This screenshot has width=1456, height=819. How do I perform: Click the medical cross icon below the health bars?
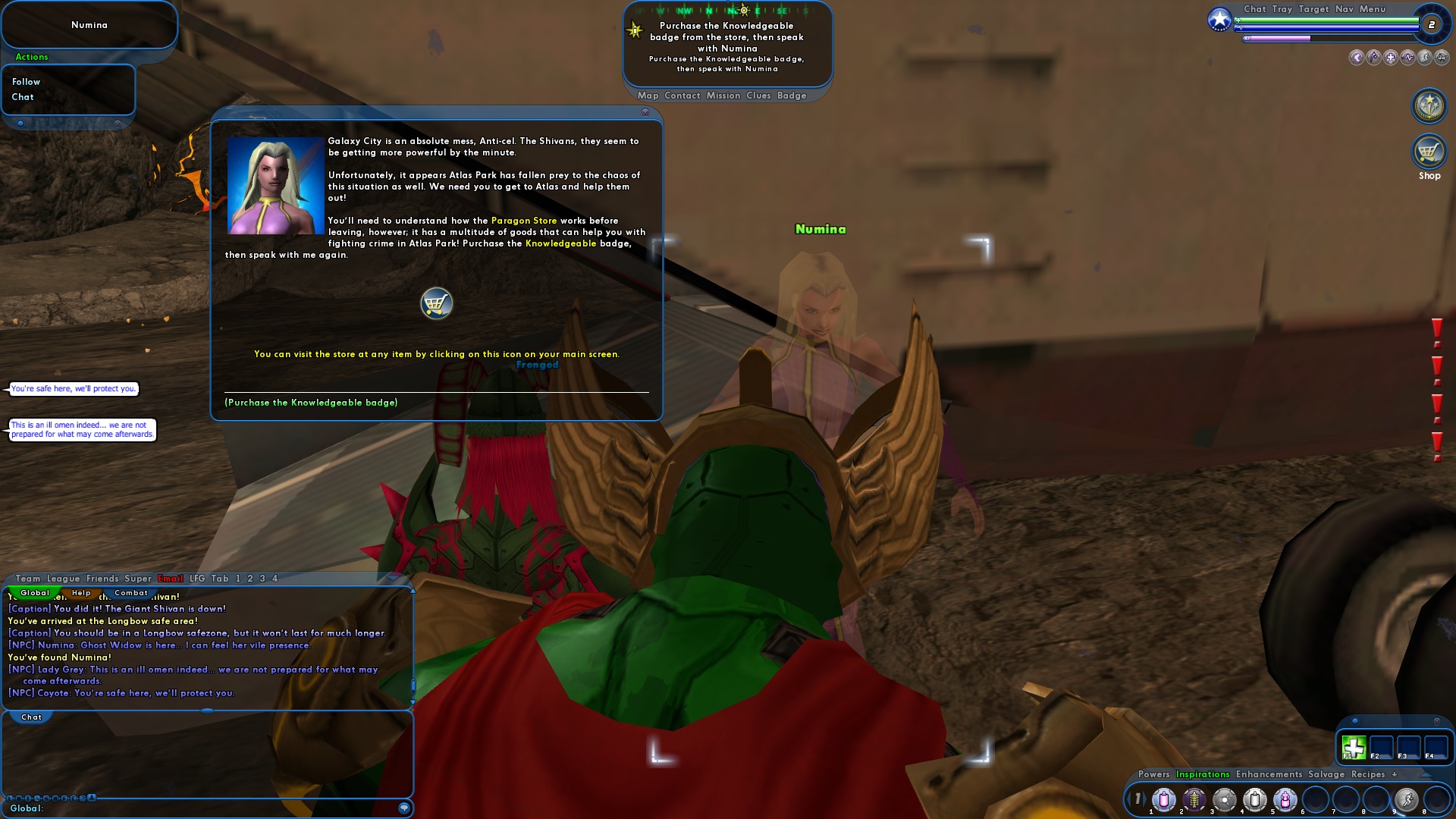[x=1391, y=58]
